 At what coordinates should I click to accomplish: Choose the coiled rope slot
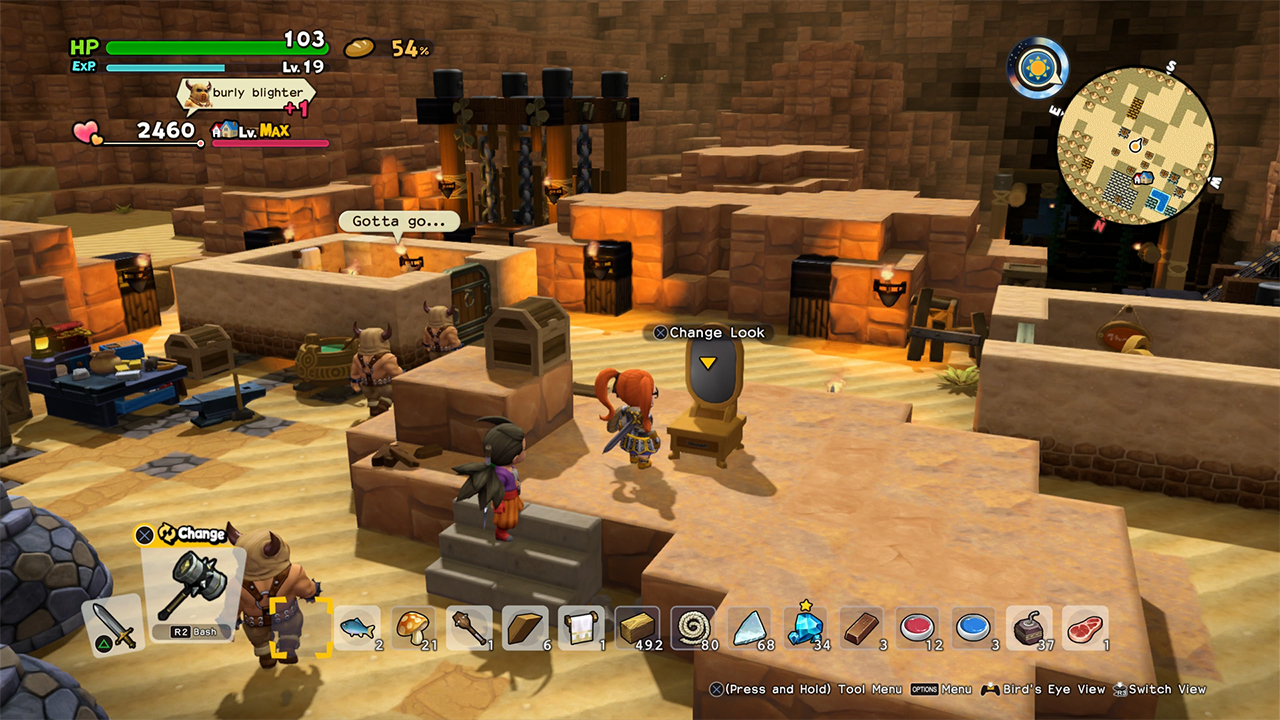[x=693, y=628]
